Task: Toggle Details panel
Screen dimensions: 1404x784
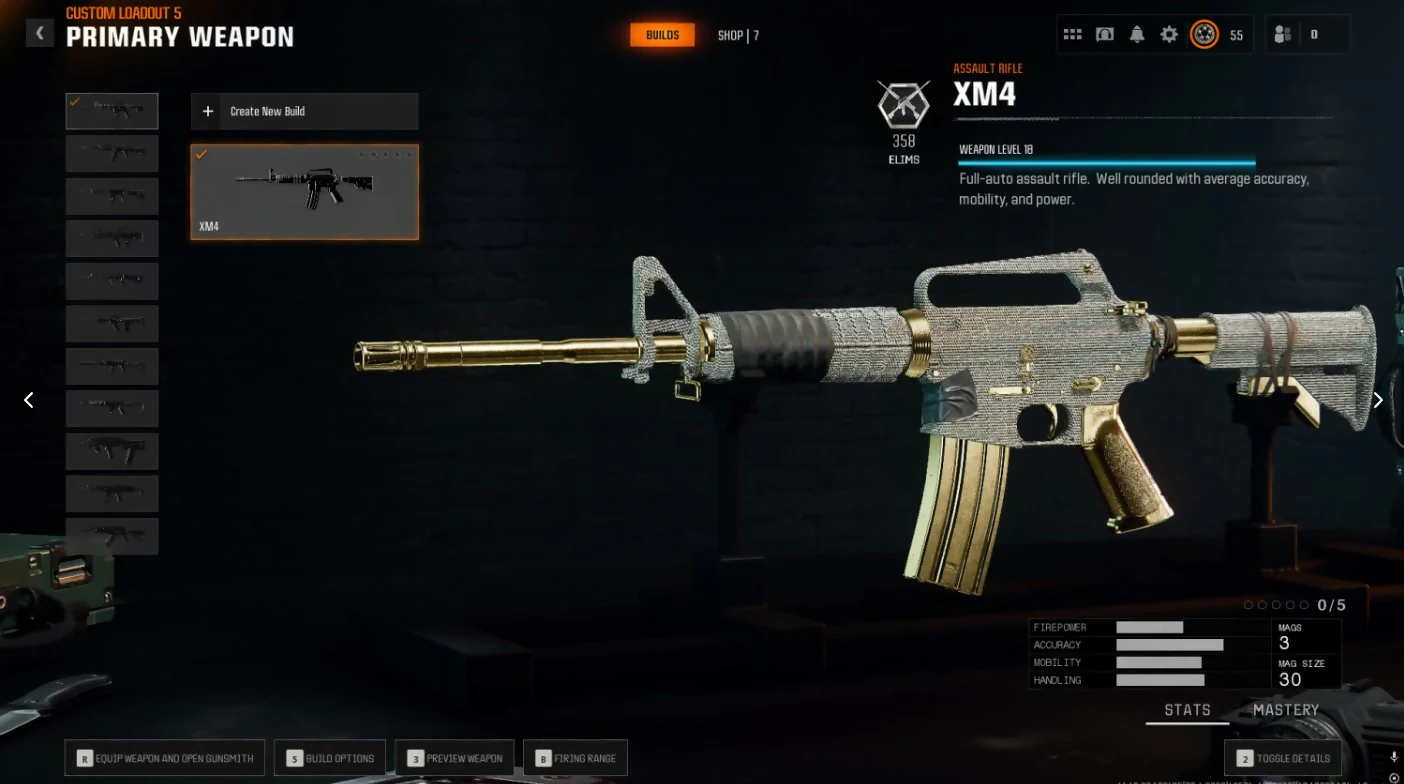Action: (x=1283, y=758)
